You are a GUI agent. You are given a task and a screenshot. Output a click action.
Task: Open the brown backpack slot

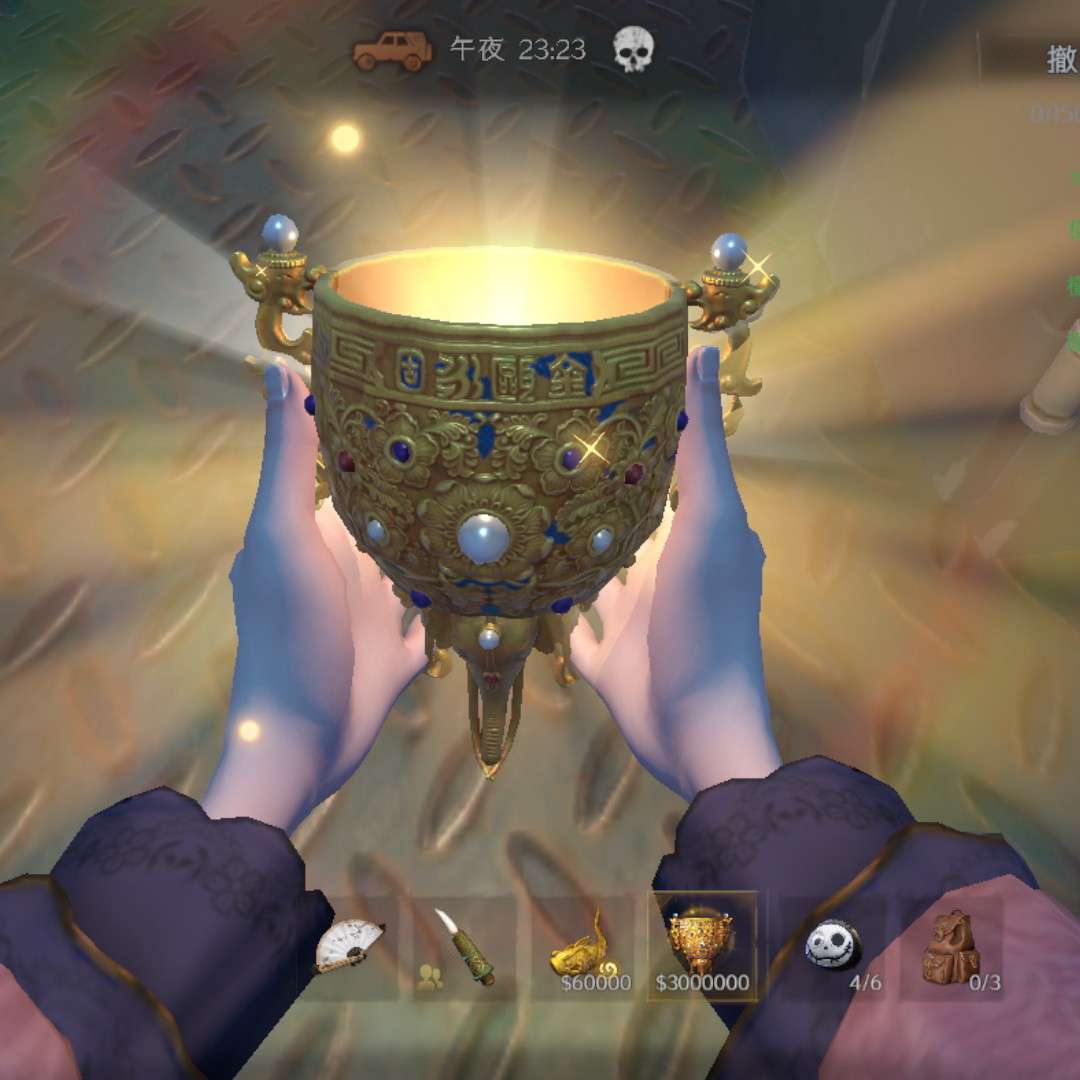951,946
